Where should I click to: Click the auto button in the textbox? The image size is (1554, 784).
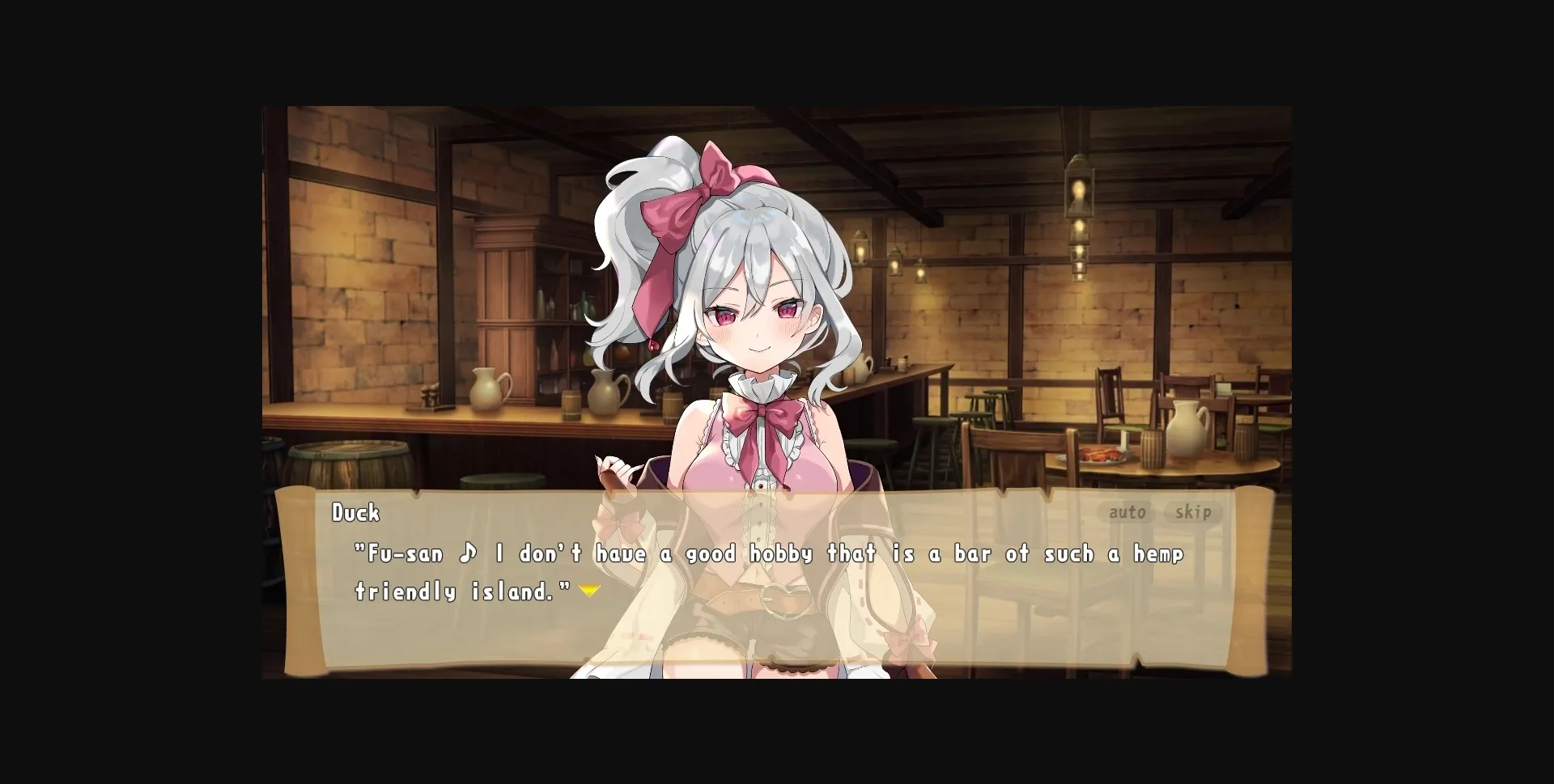[x=1127, y=512]
